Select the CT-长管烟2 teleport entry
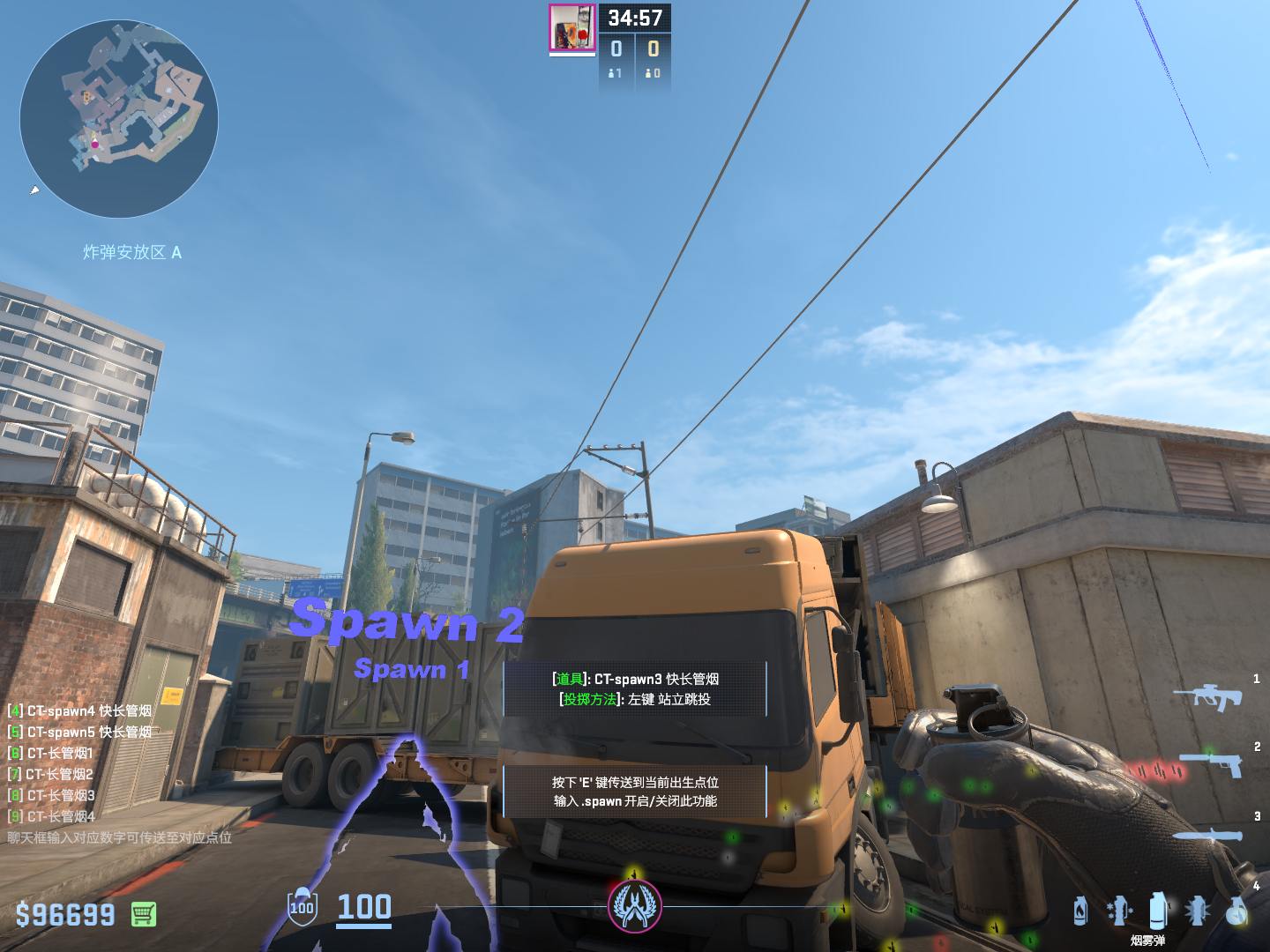Image resolution: width=1270 pixels, height=952 pixels. [x=51, y=774]
